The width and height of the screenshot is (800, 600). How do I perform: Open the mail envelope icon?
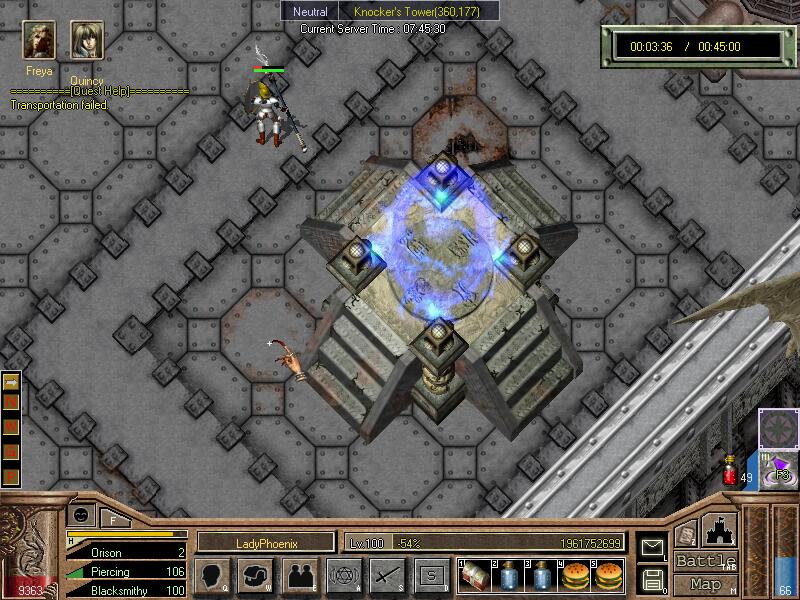pyautogui.click(x=653, y=548)
